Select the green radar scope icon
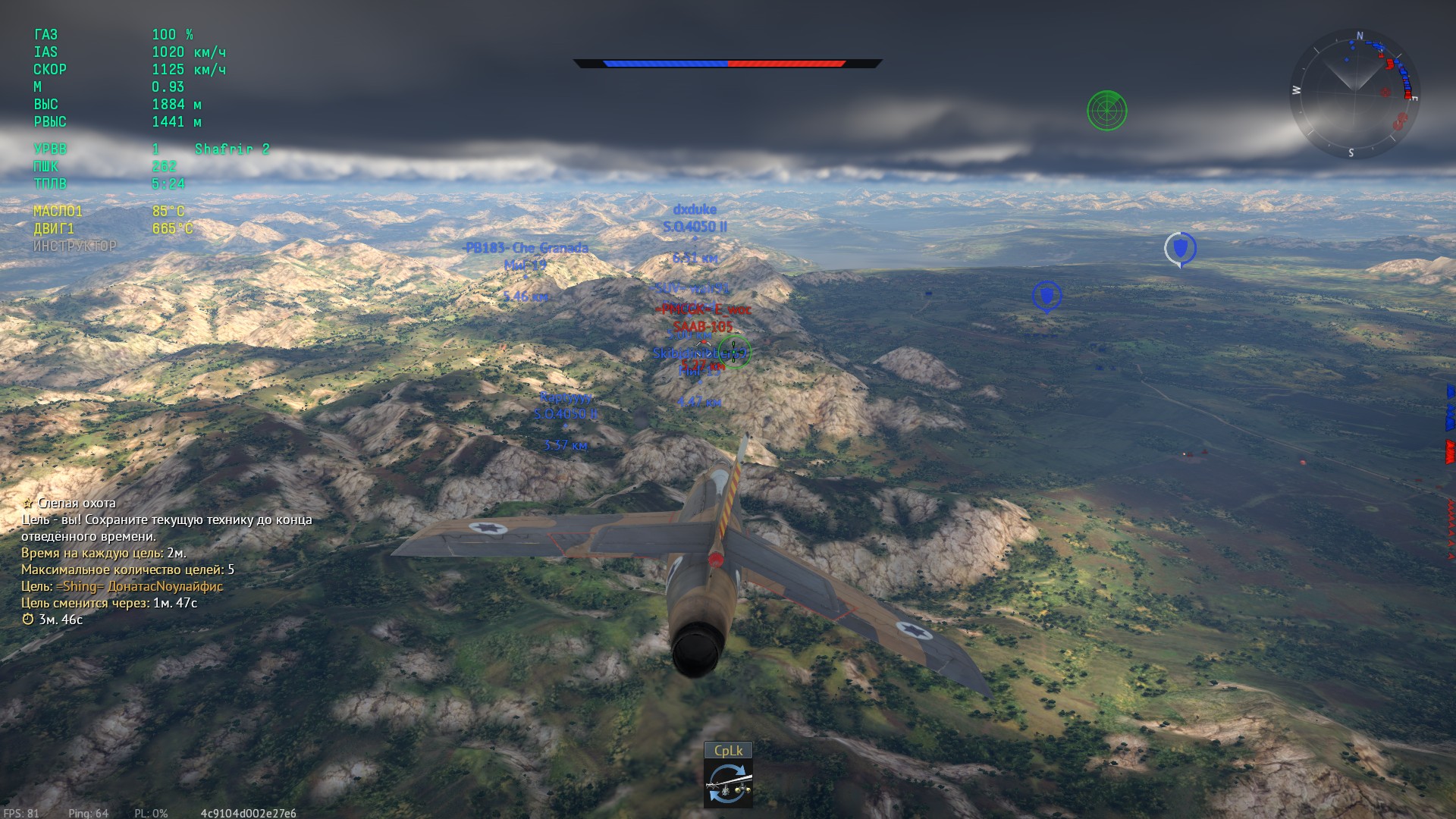 1106,111
